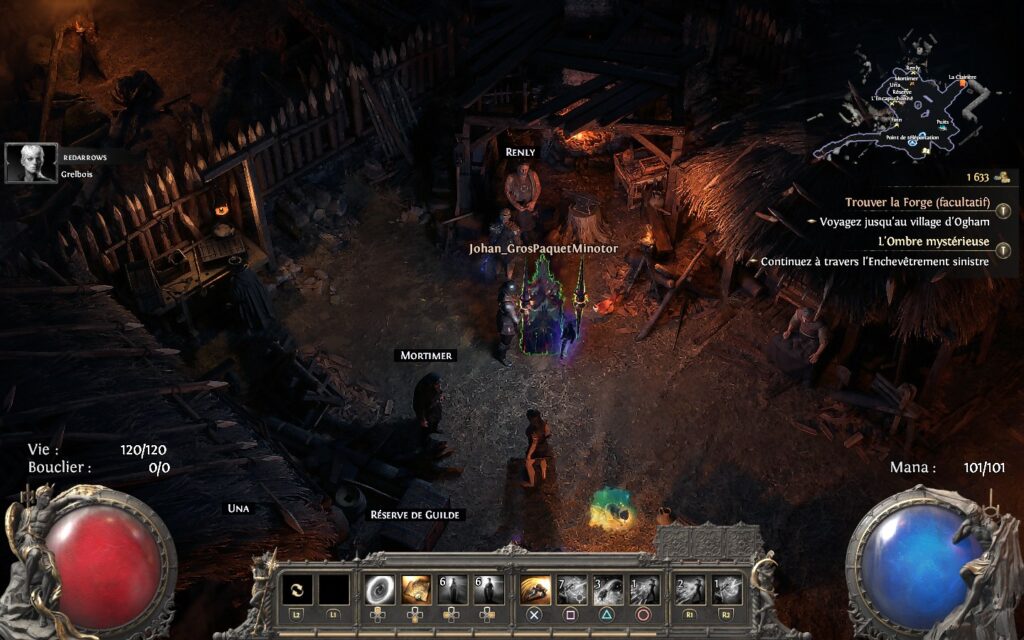Use the portal scroll map skill icon
Screen dimensions: 1024x640
coord(417,590)
